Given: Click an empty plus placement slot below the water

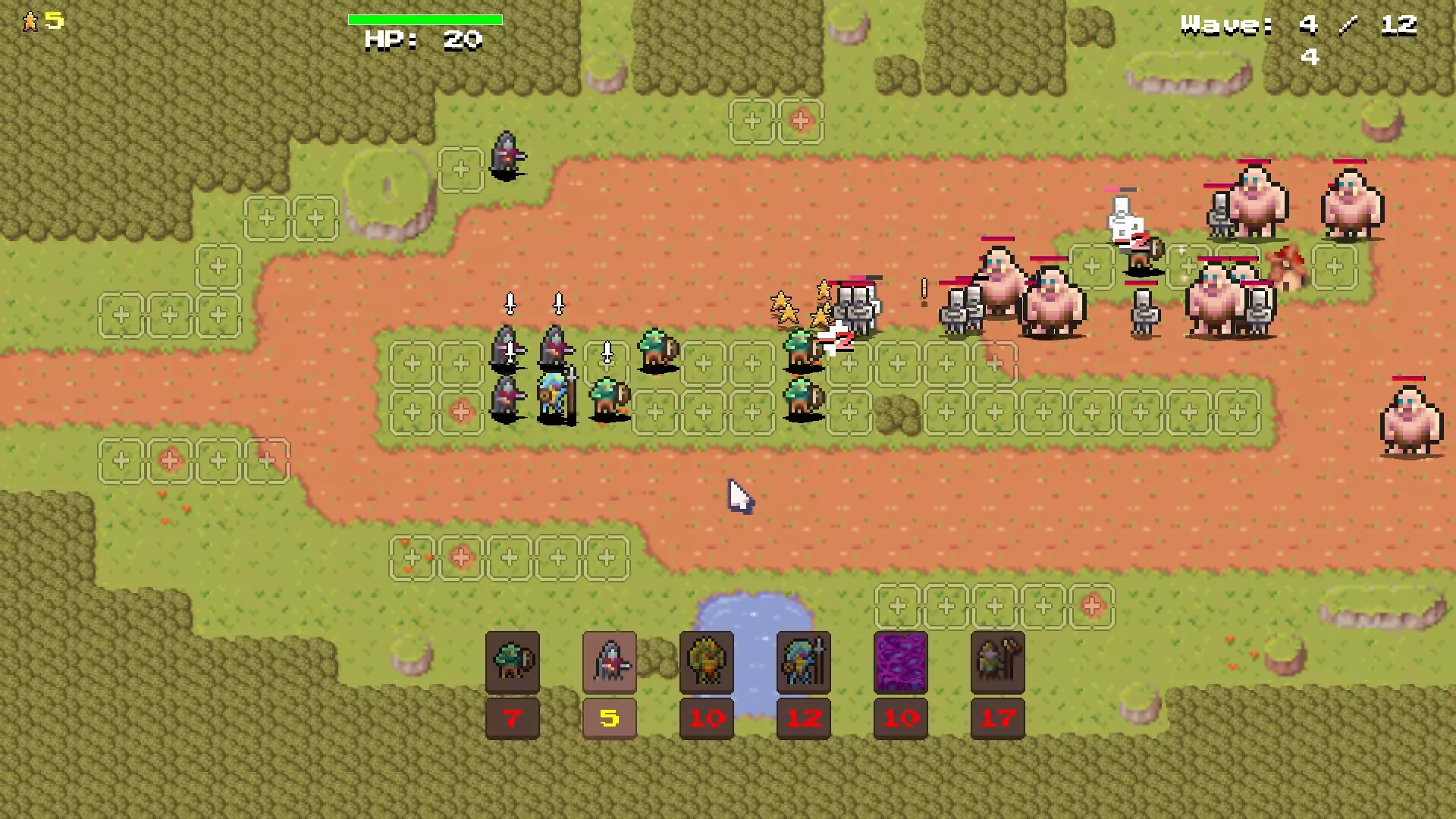Looking at the screenshot, I should 947,607.
